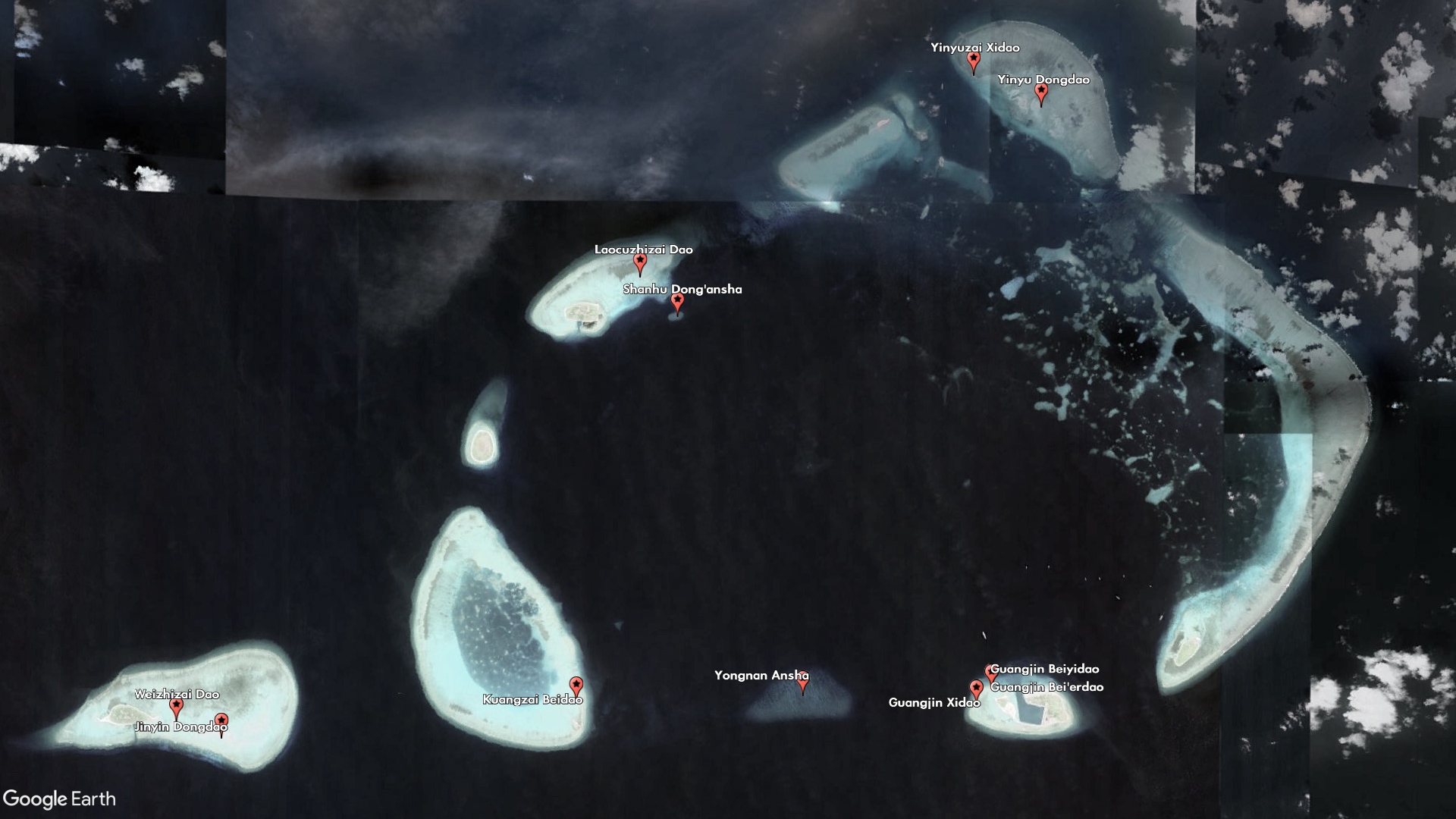
Task: Click the Jinyin Dongdao map pin
Action: 221,721
